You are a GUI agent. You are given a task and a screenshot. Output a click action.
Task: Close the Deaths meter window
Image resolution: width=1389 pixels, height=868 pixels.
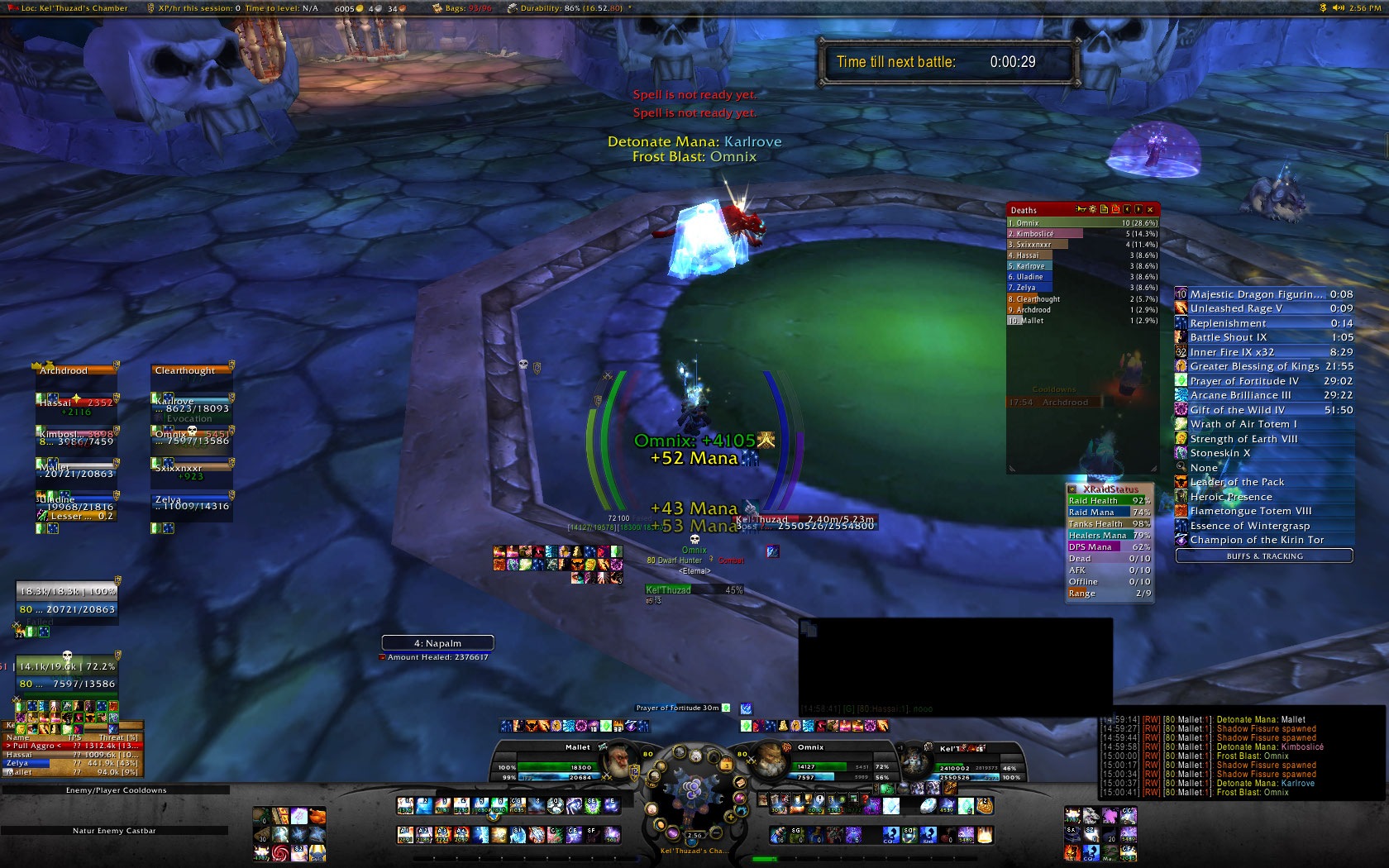pos(1150,210)
